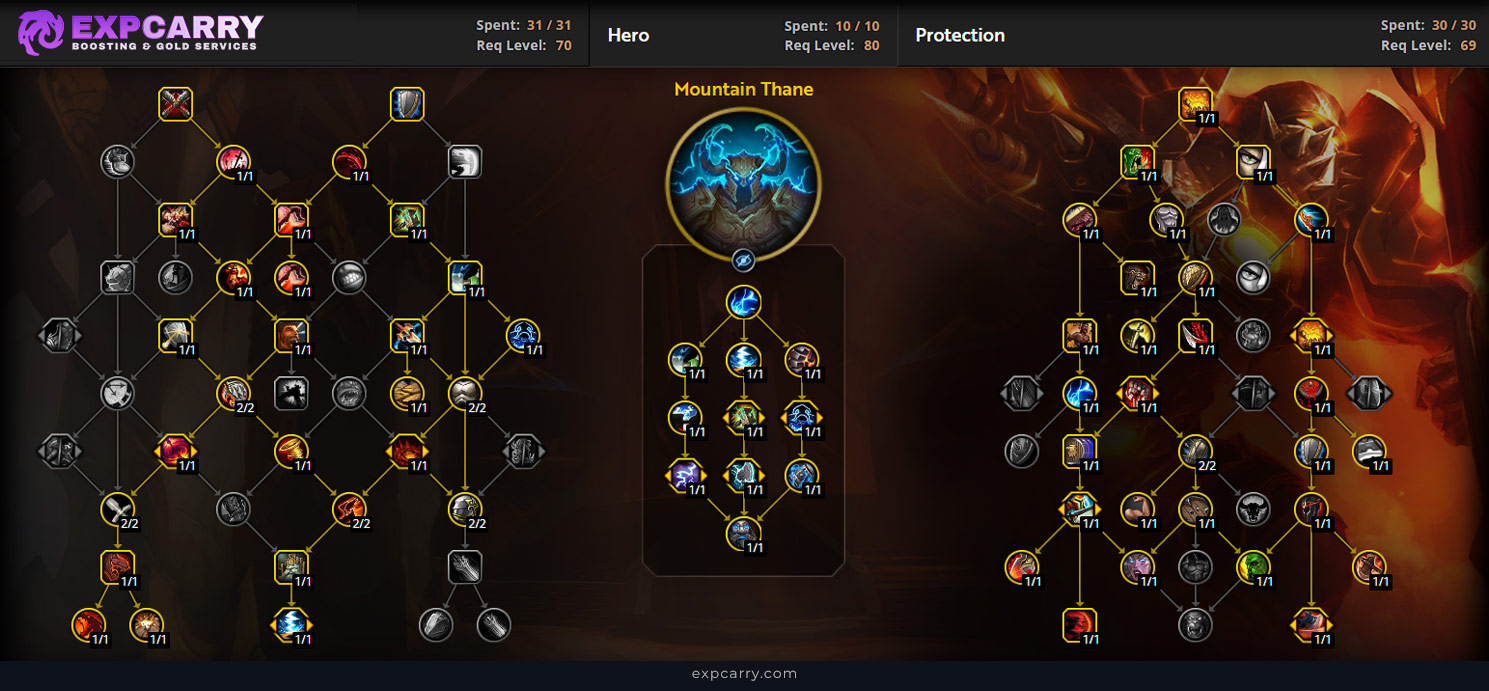Pick the unlearned gray eye talent

[x=1253, y=277]
